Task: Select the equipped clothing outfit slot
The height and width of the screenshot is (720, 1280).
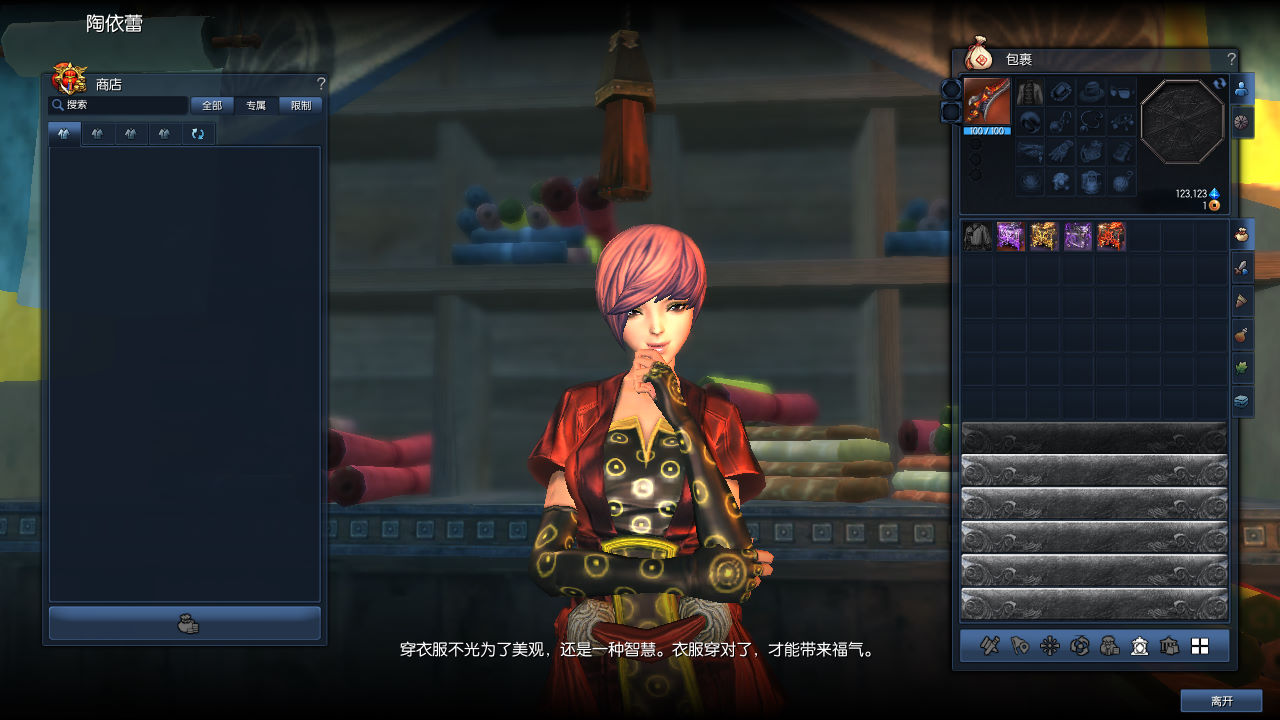Action: click(x=1030, y=93)
